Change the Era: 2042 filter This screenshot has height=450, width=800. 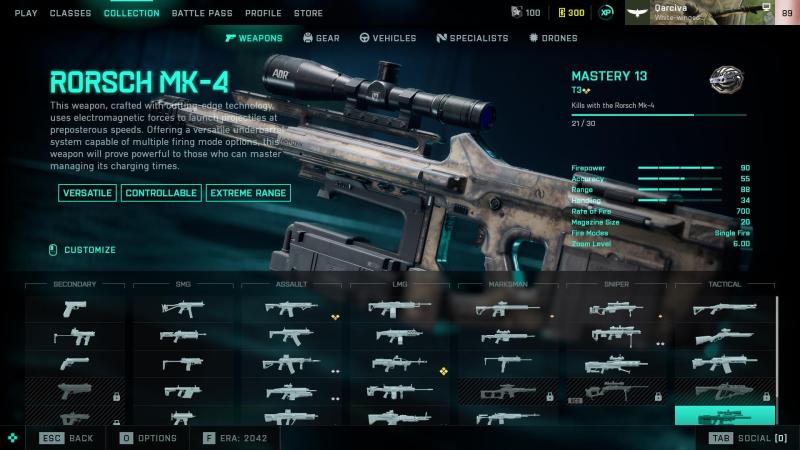tap(237, 438)
